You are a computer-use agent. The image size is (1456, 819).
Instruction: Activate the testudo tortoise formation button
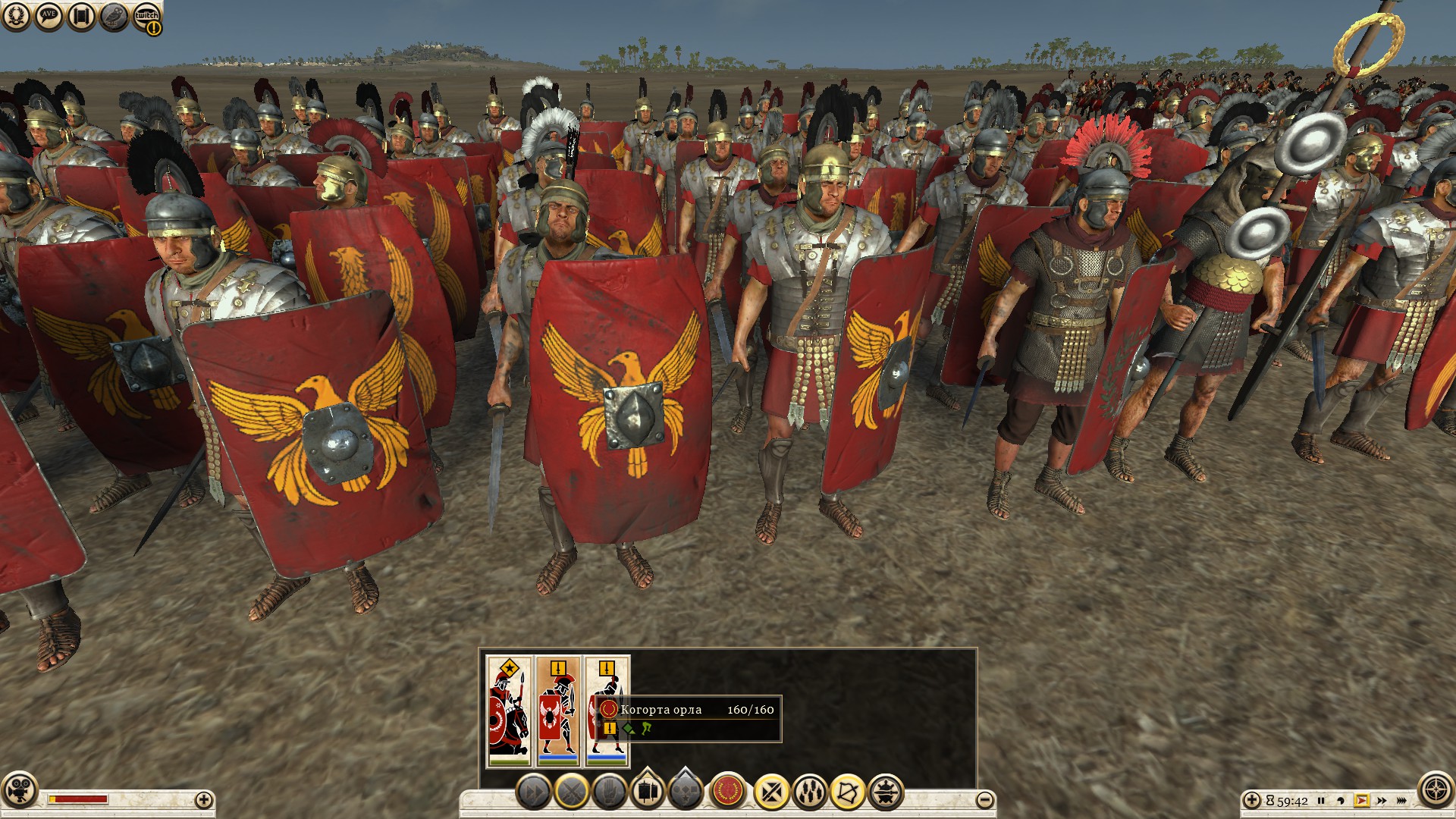coord(886,793)
